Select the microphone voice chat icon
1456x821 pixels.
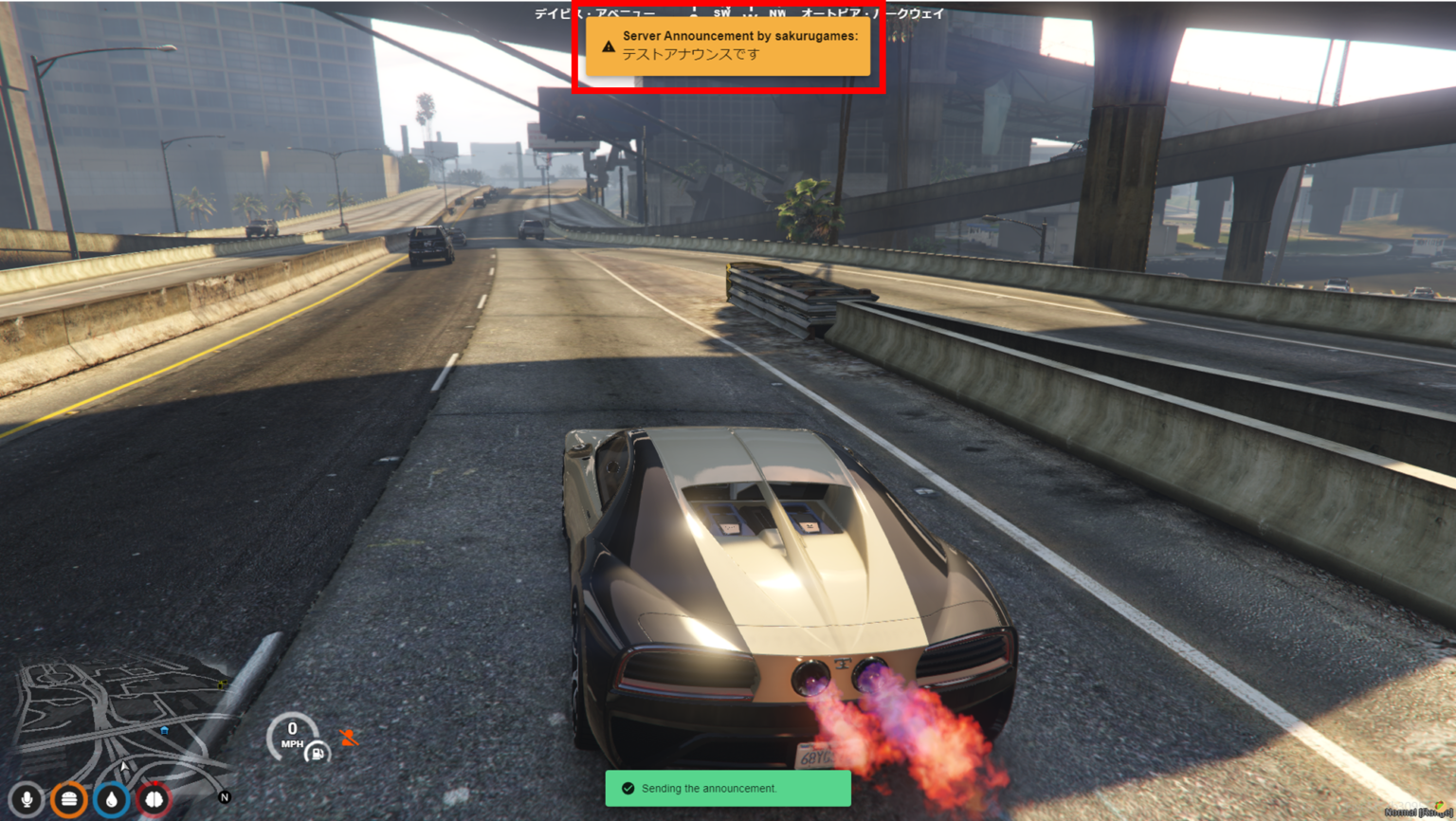pyautogui.click(x=27, y=798)
